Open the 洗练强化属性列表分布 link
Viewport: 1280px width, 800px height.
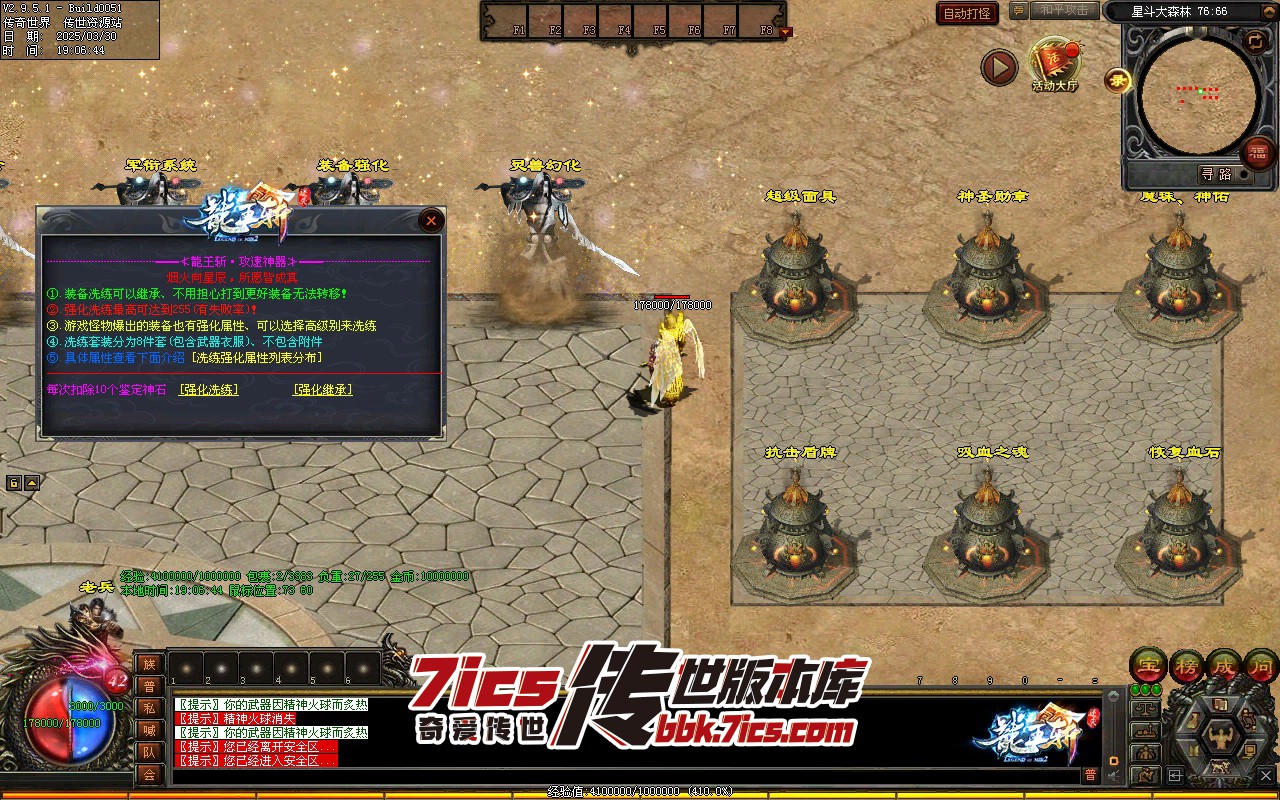click(257, 357)
